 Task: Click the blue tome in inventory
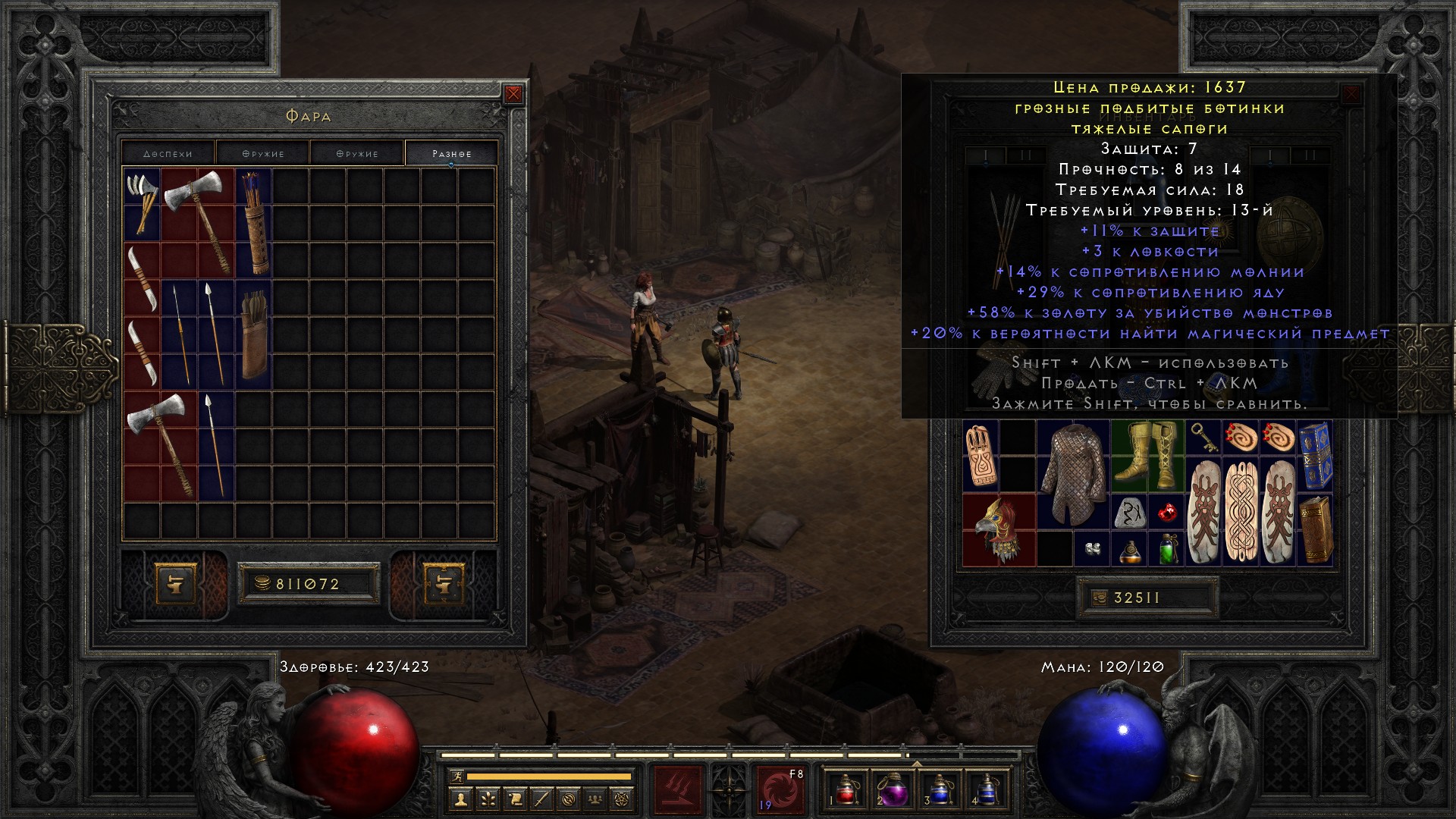1314,457
